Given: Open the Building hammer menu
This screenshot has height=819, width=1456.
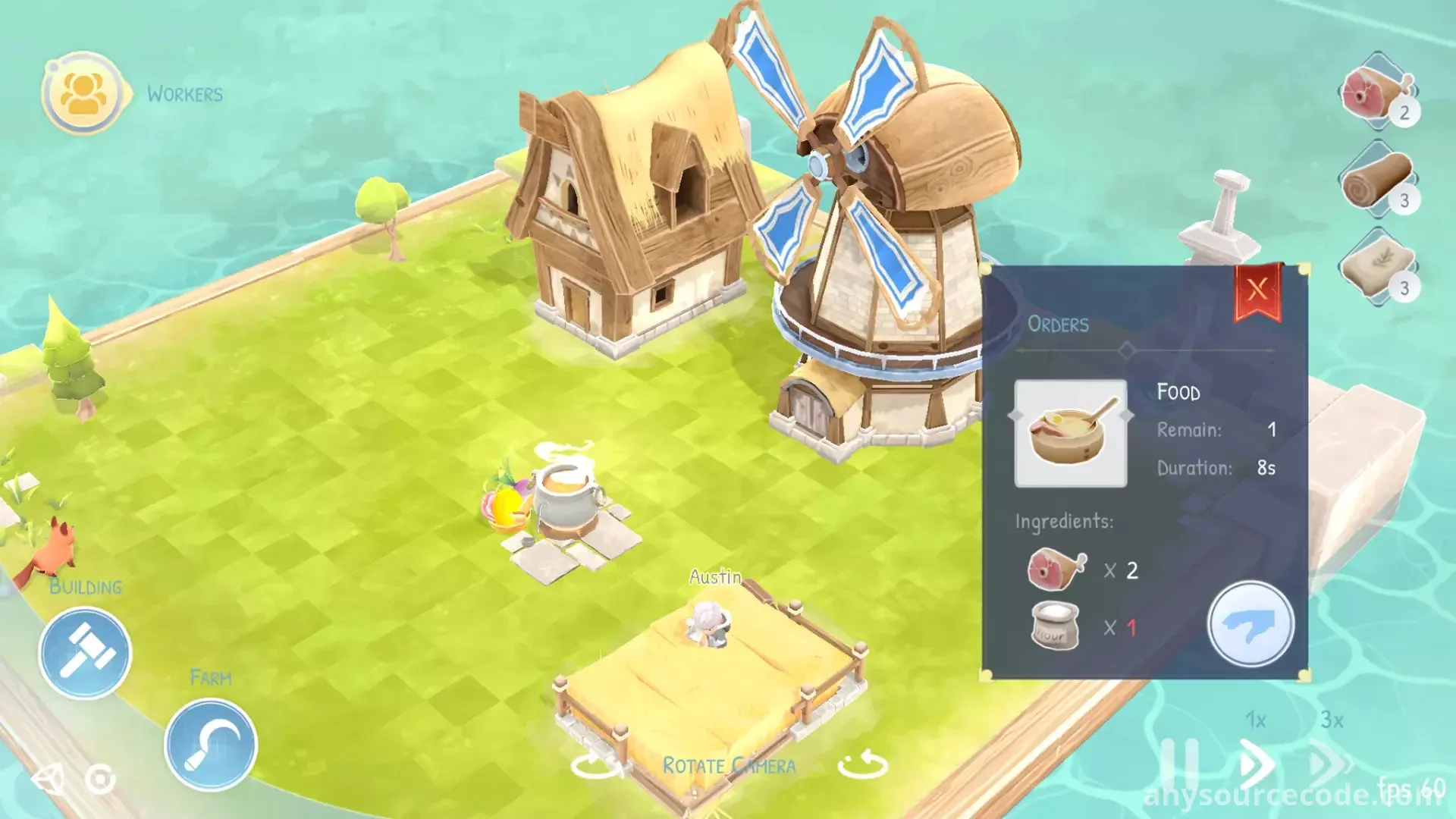Looking at the screenshot, I should pos(85,653).
